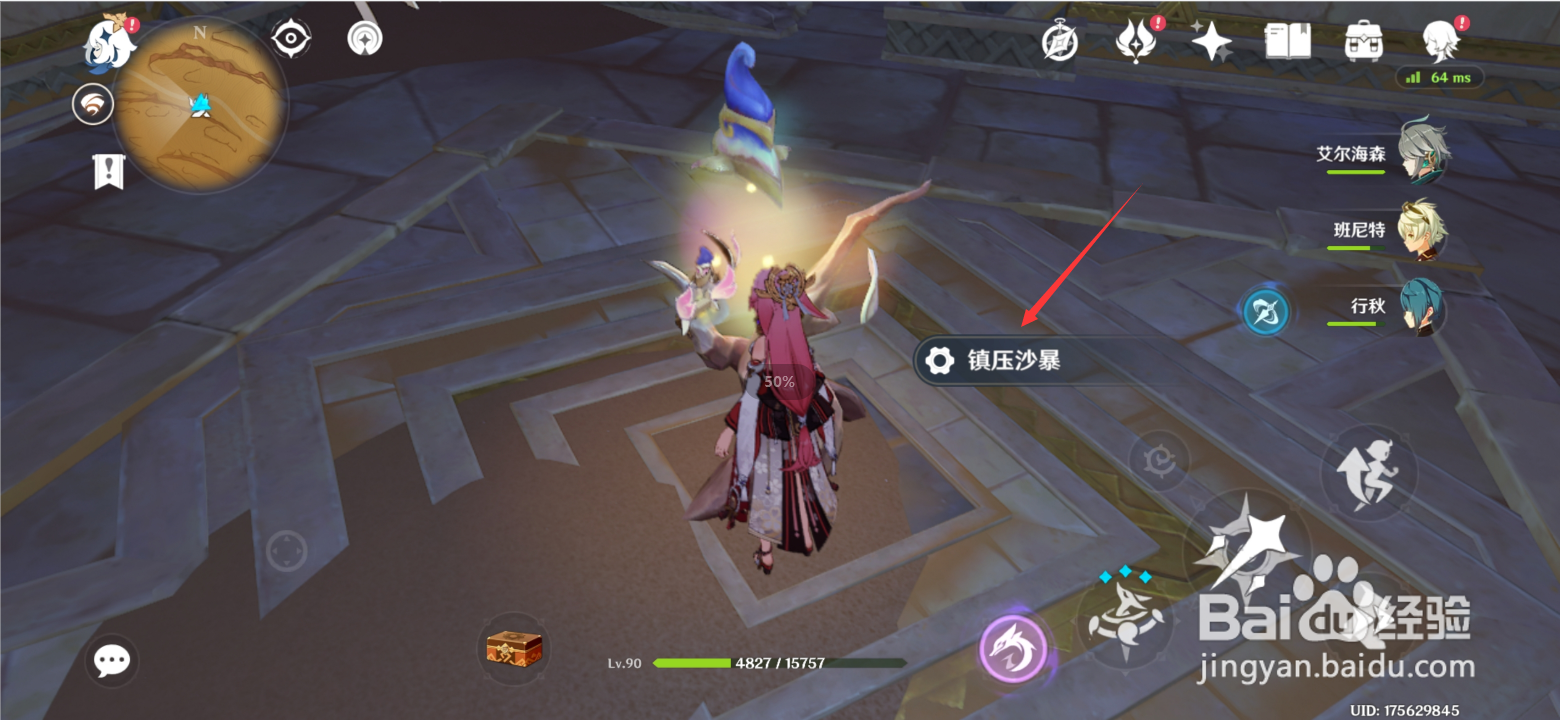Toggle the orange swirl icon below Paimon
Image resolution: width=1560 pixels, height=720 pixels.
click(x=94, y=104)
